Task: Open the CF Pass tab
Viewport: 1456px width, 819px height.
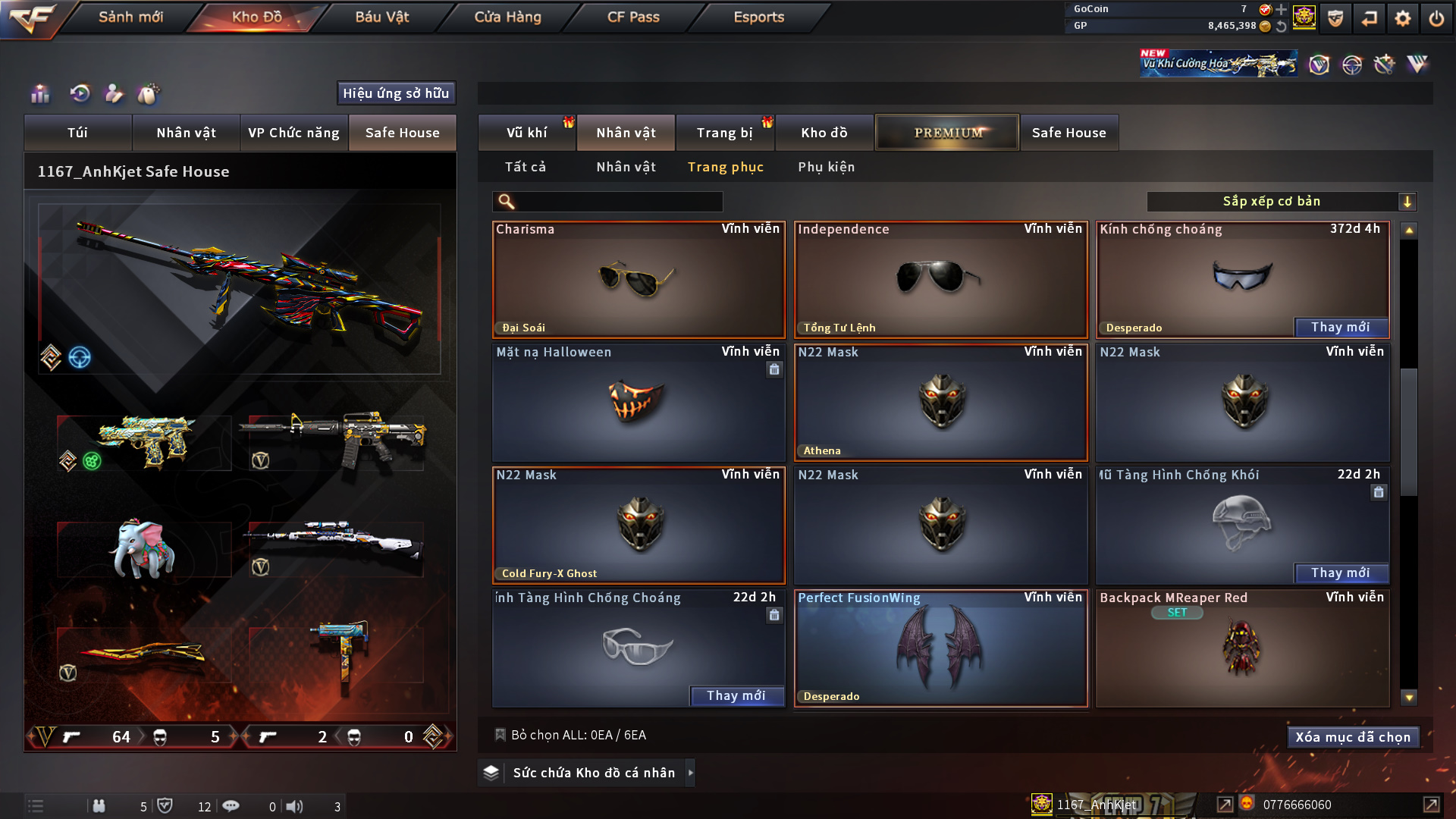Action: [x=633, y=17]
